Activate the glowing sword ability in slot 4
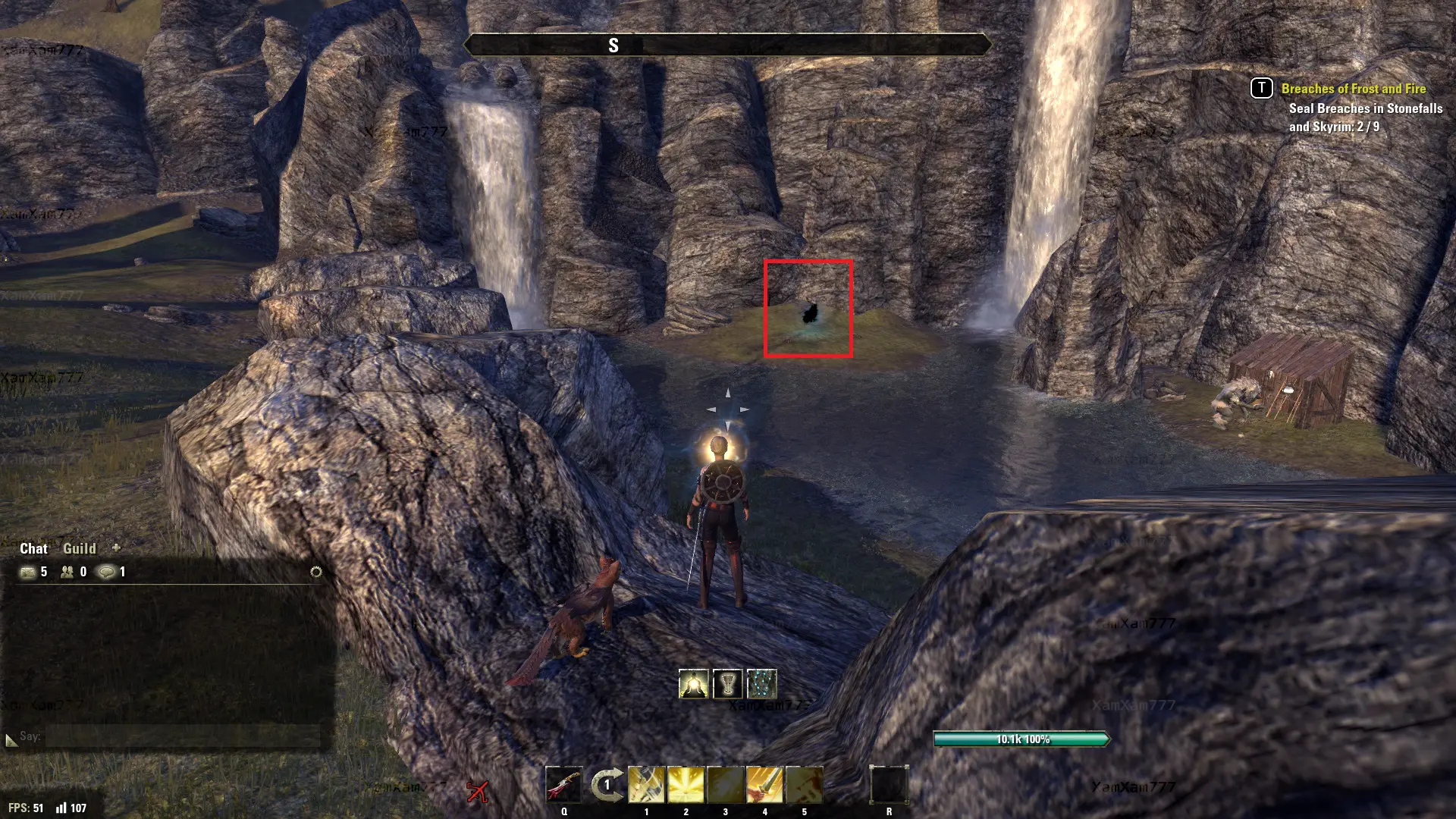Image resolution: width=1456 pixels, height=819 pixels. tap(764, 785)
